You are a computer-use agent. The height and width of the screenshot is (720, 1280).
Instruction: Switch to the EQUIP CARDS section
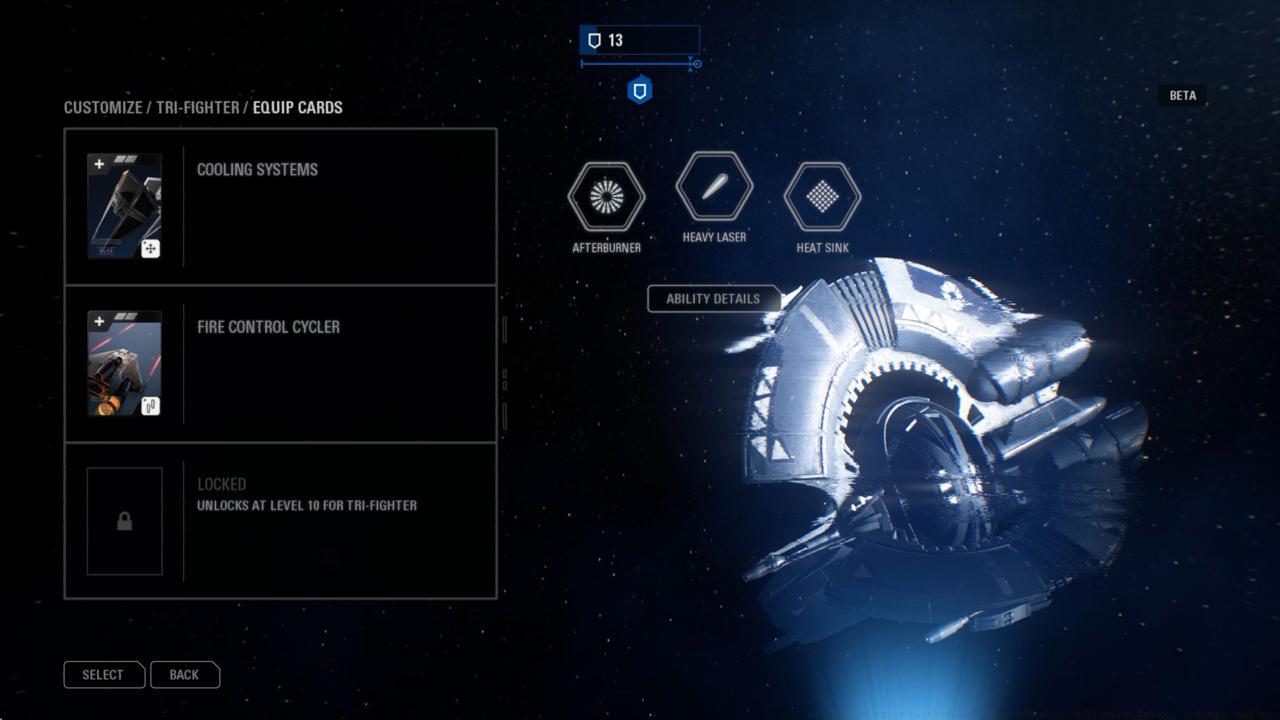point(299,107)
